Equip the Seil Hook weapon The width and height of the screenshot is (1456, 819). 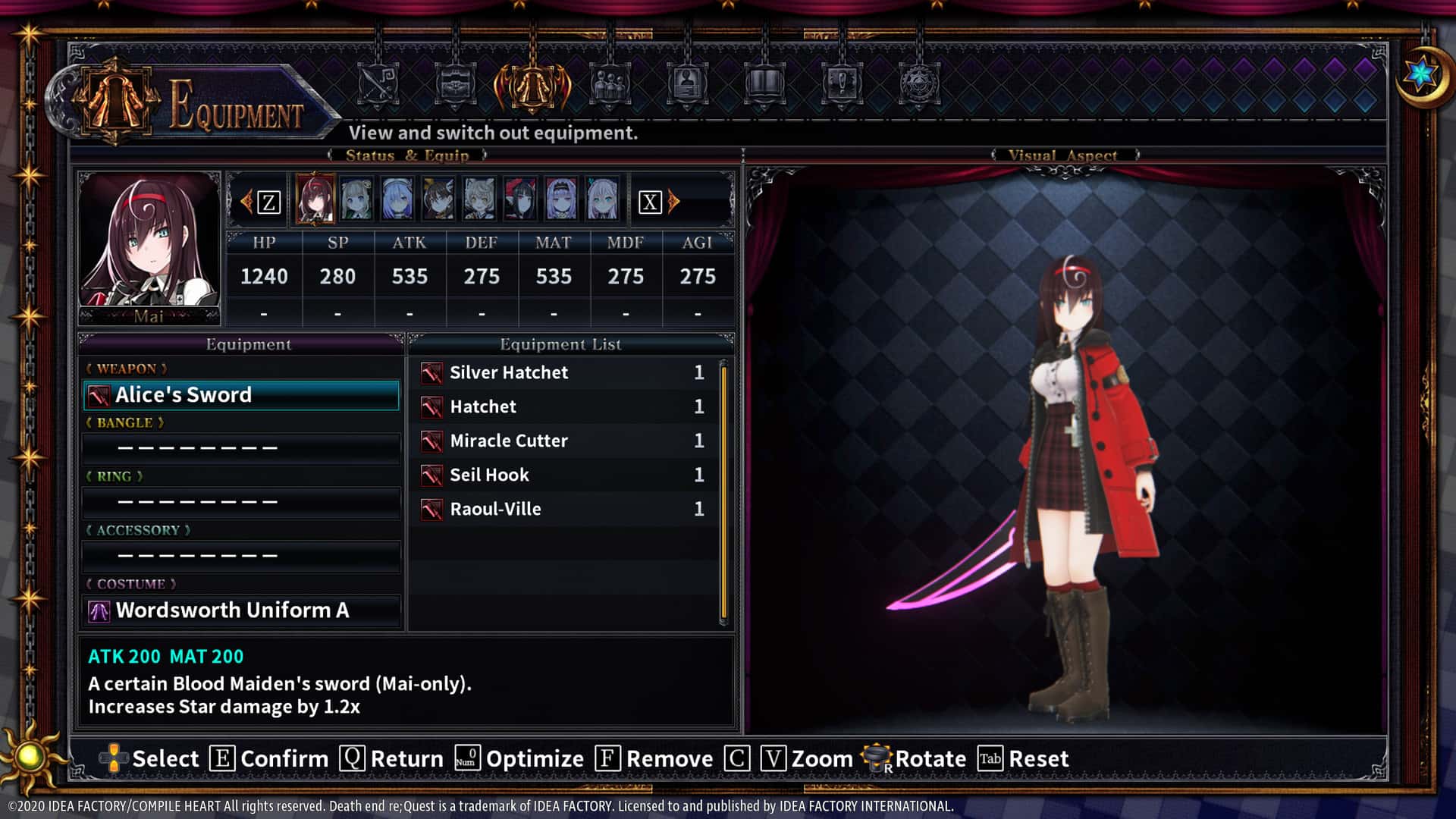(x=488, y=475)
